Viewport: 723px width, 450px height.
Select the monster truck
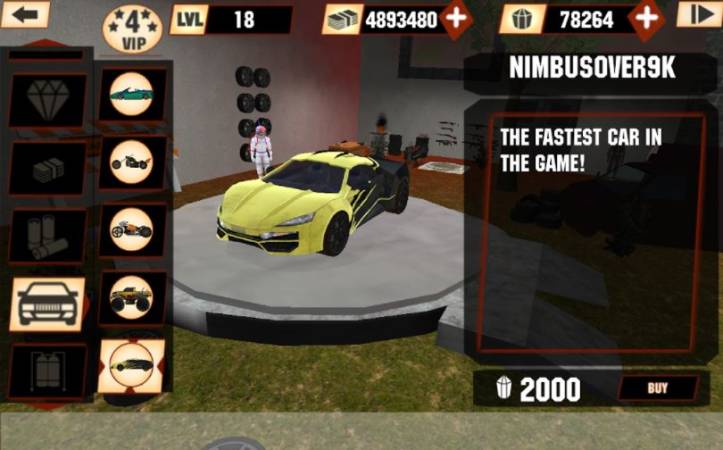[131, 297]
